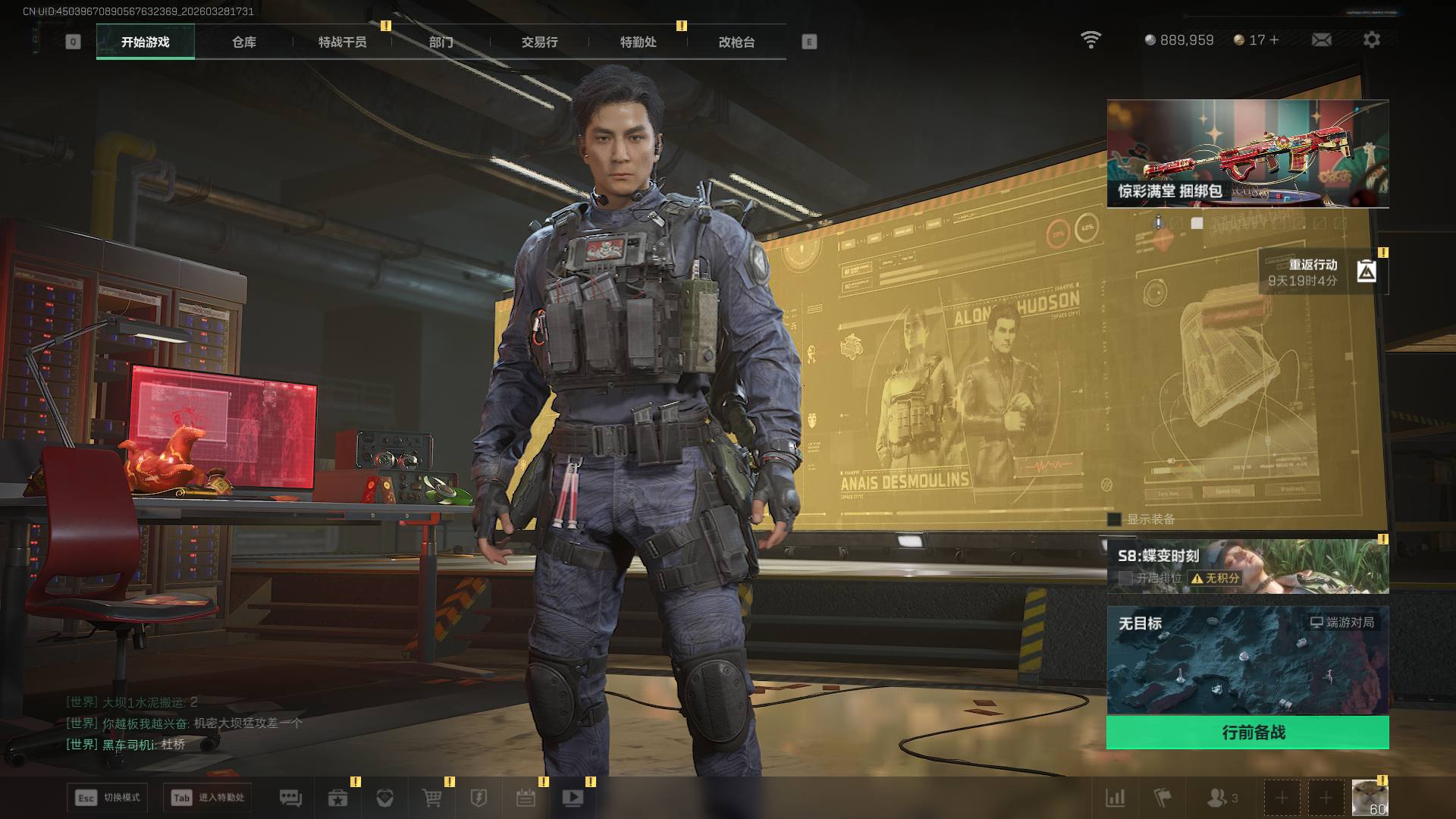Select the 部门 department tab
This screenshot has width=1456, height=819.
pos(441,42)
